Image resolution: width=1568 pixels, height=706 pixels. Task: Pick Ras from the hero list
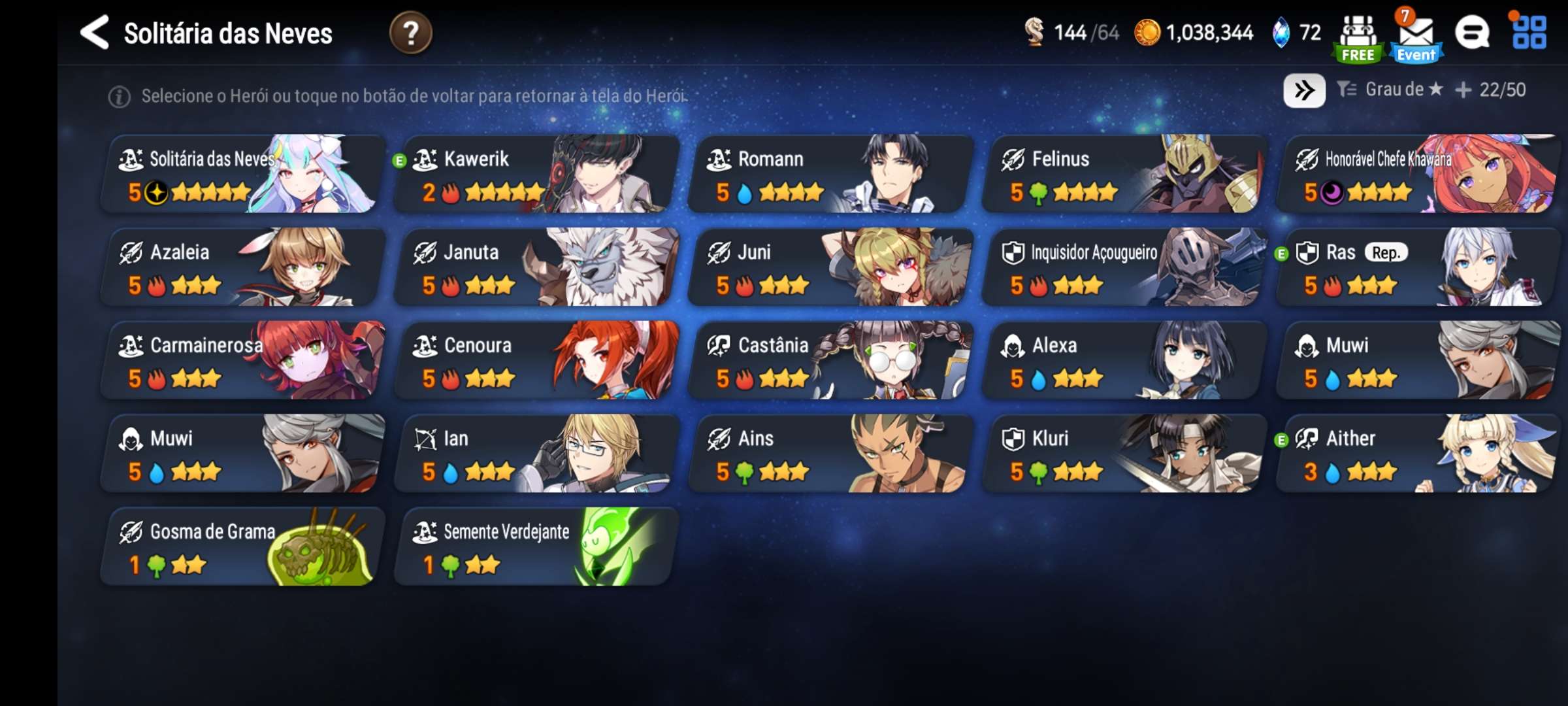pyautogui.click(x=1418, y=267)
